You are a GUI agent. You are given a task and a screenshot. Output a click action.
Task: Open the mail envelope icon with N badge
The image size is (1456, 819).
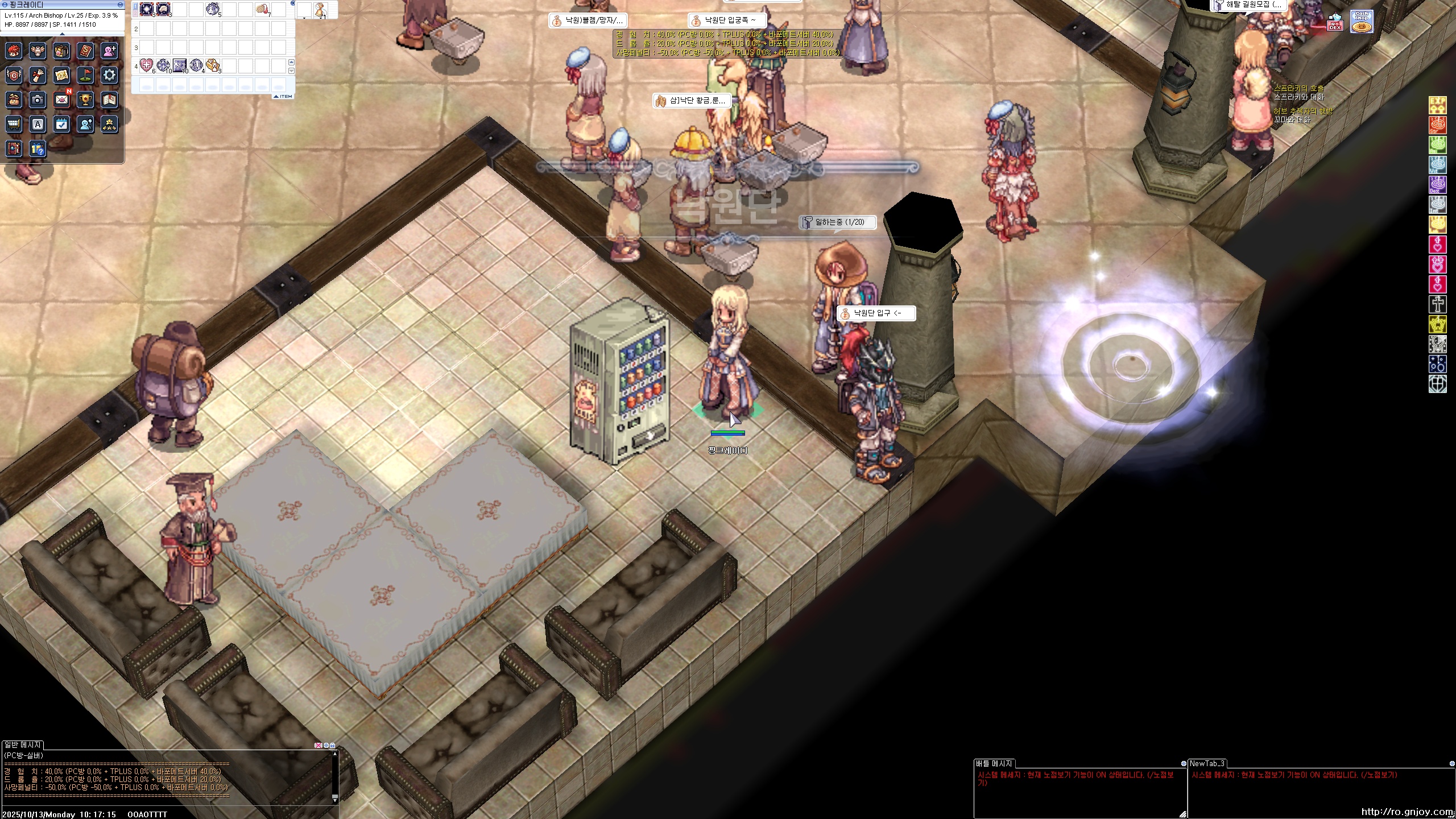[x=62, y=100]
